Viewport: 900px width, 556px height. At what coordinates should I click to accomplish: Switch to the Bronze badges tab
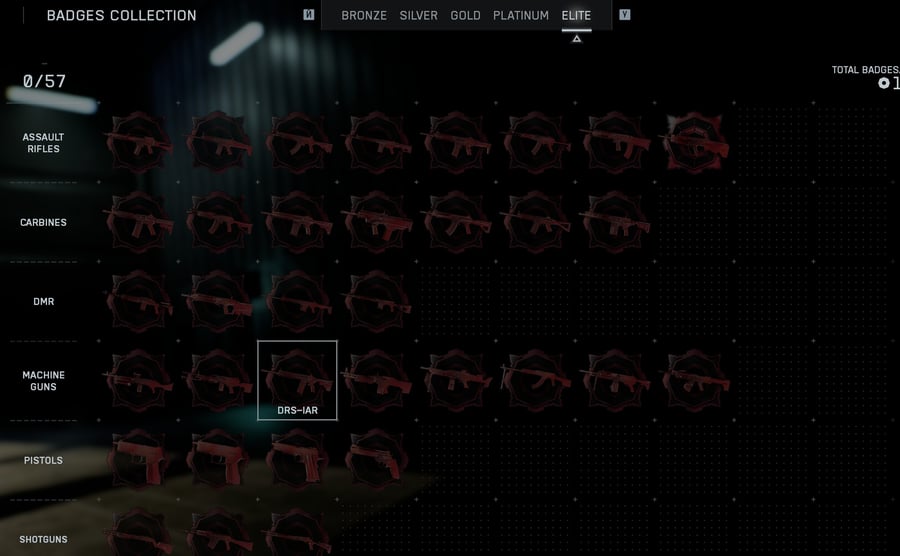coord(364,16)
